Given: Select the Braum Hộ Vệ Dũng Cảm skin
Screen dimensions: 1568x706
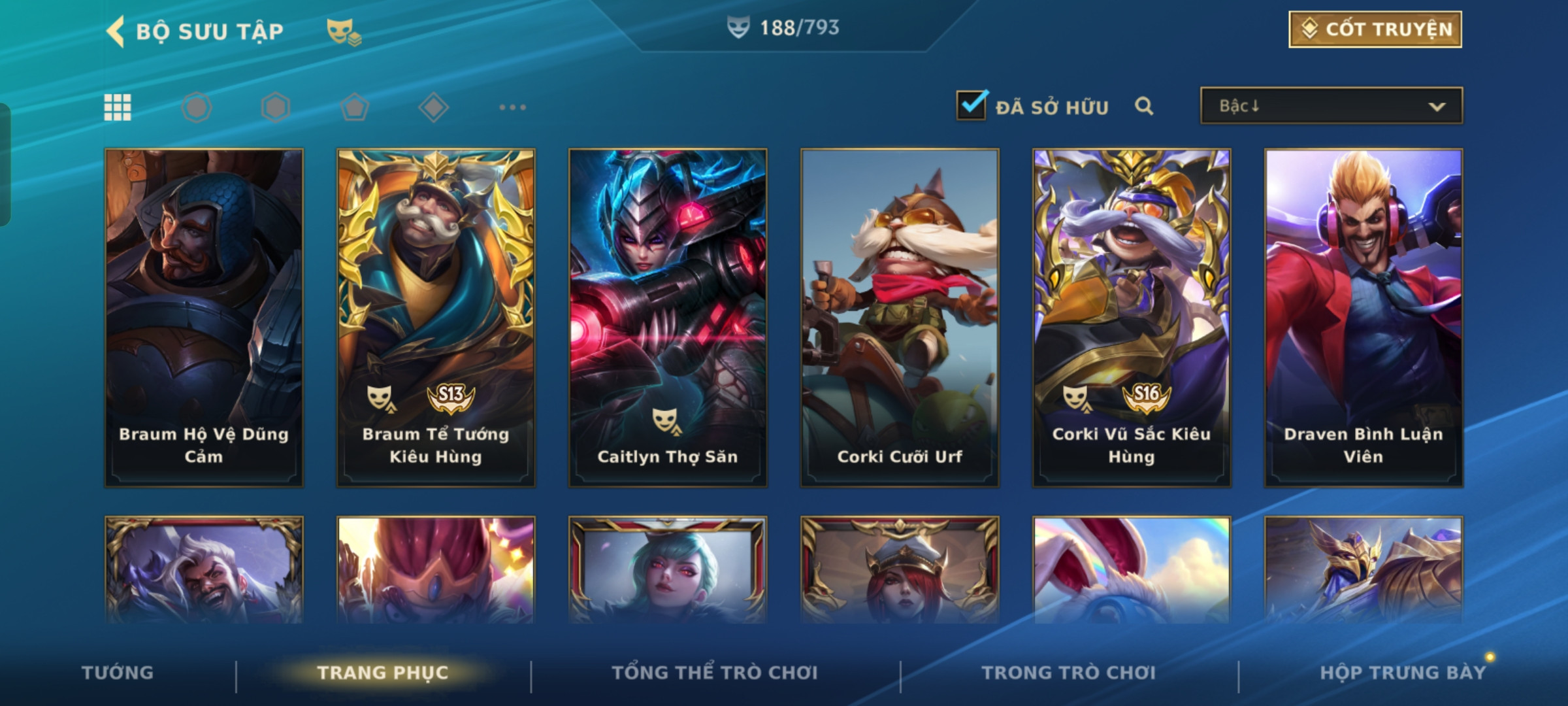Looking at the screenshot, I should [204, 318].
